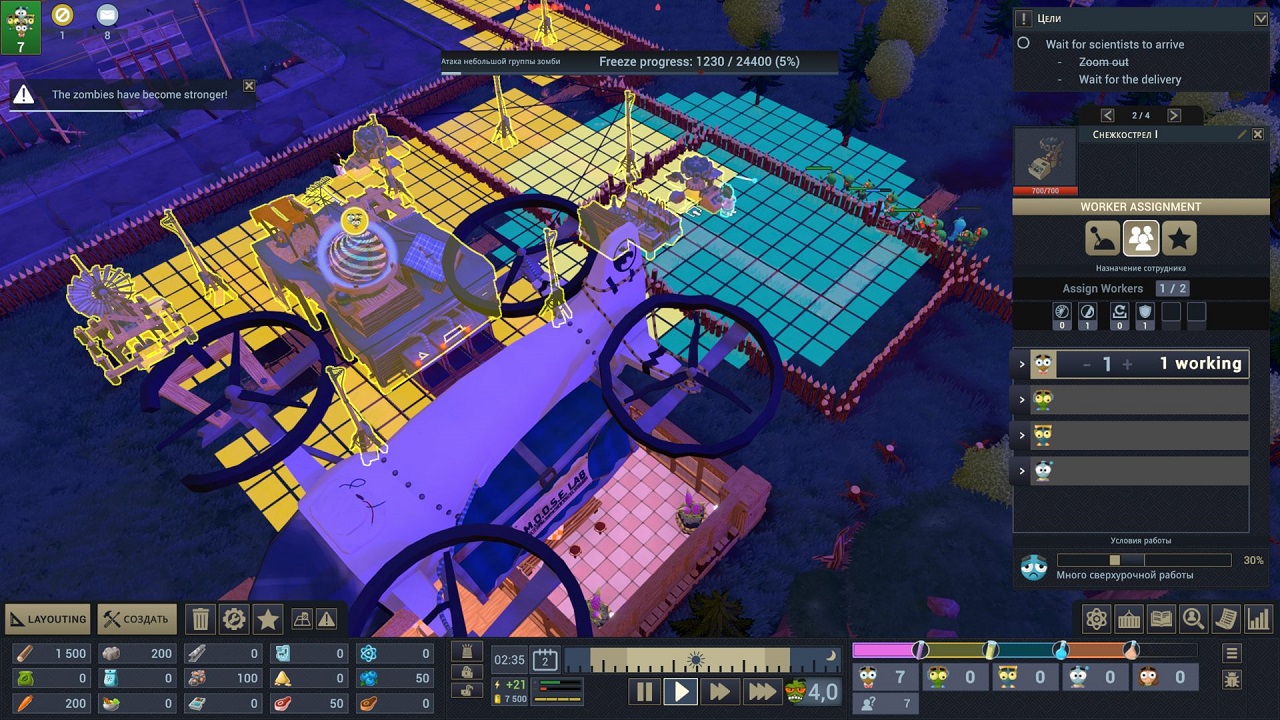This screenshot has width=1280, height=720.
Task: Set the fastest triple-arrow game speed
Action: pos(761,691)
